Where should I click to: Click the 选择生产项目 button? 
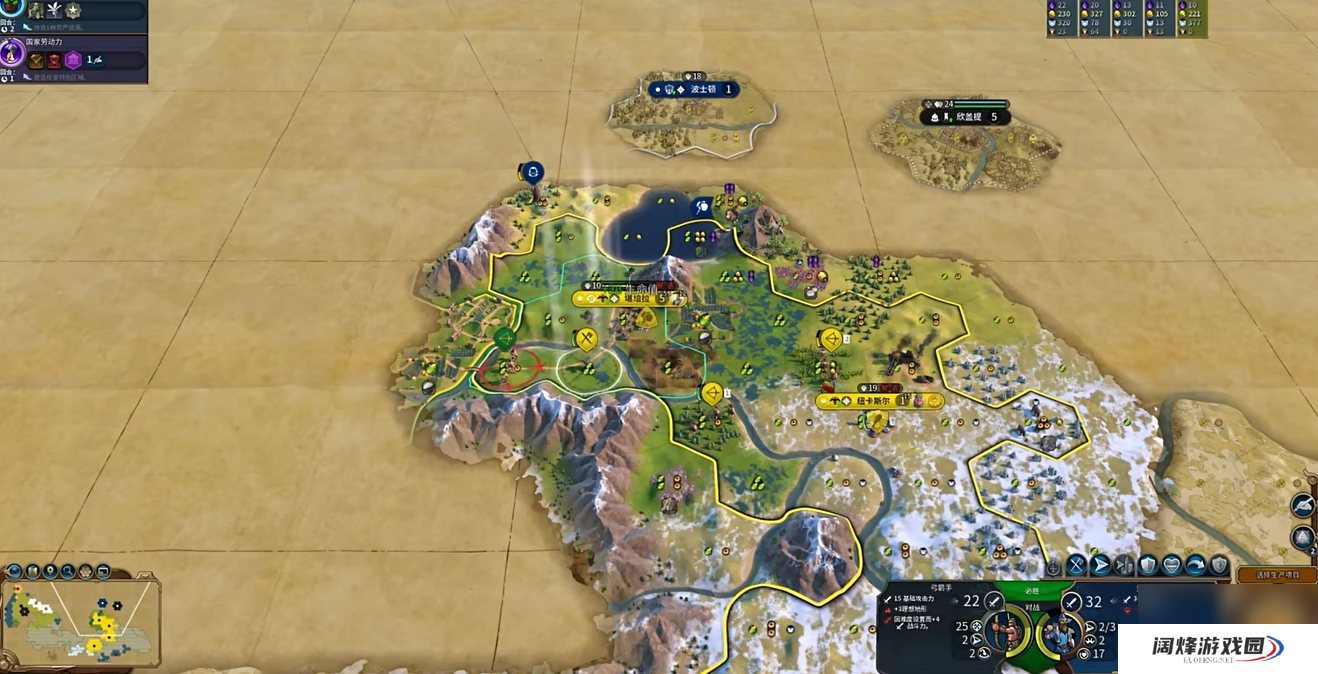(x=1276, y=575)
